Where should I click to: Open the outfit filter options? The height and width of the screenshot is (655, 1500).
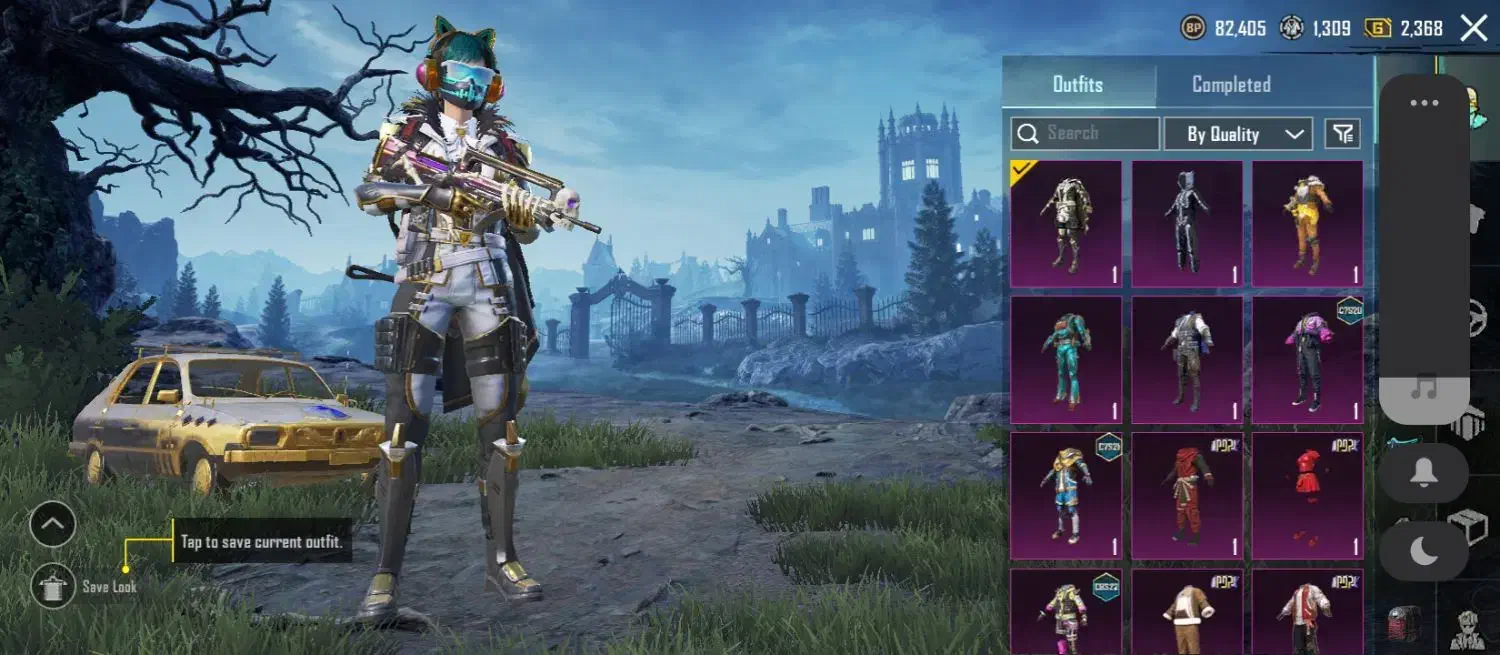1343,133
